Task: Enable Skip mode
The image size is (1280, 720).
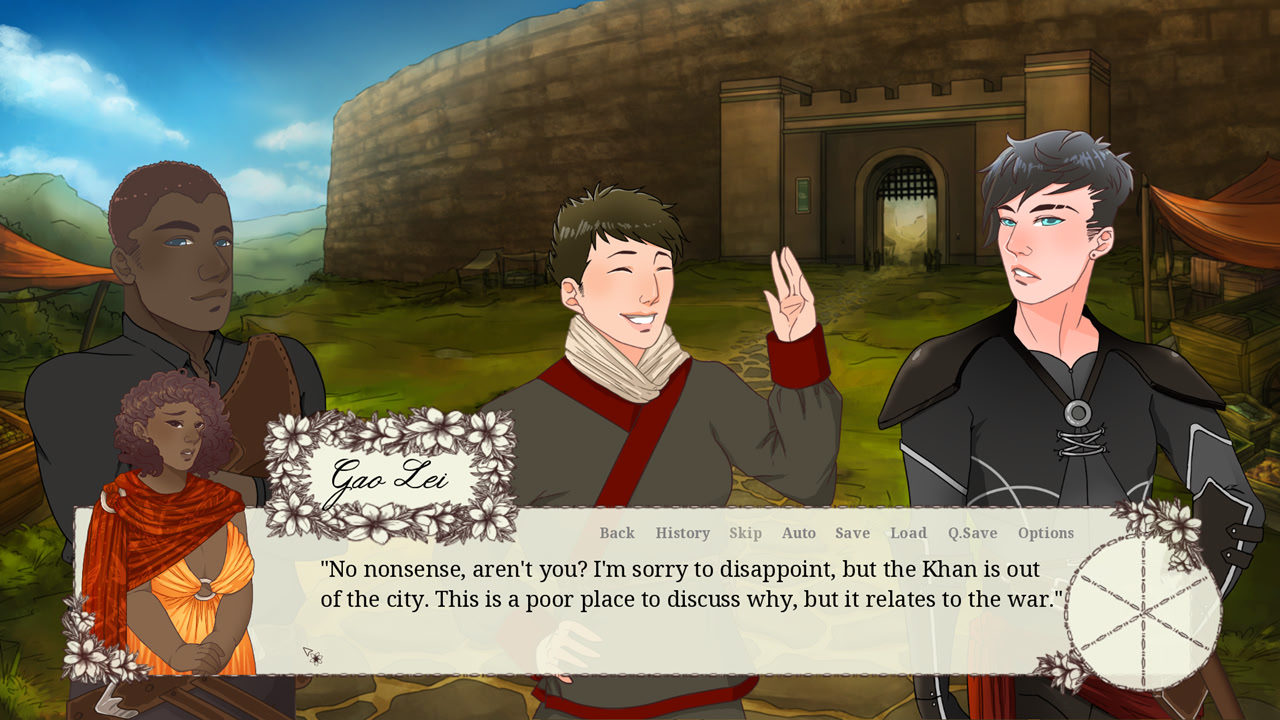Action: [746, 533]
